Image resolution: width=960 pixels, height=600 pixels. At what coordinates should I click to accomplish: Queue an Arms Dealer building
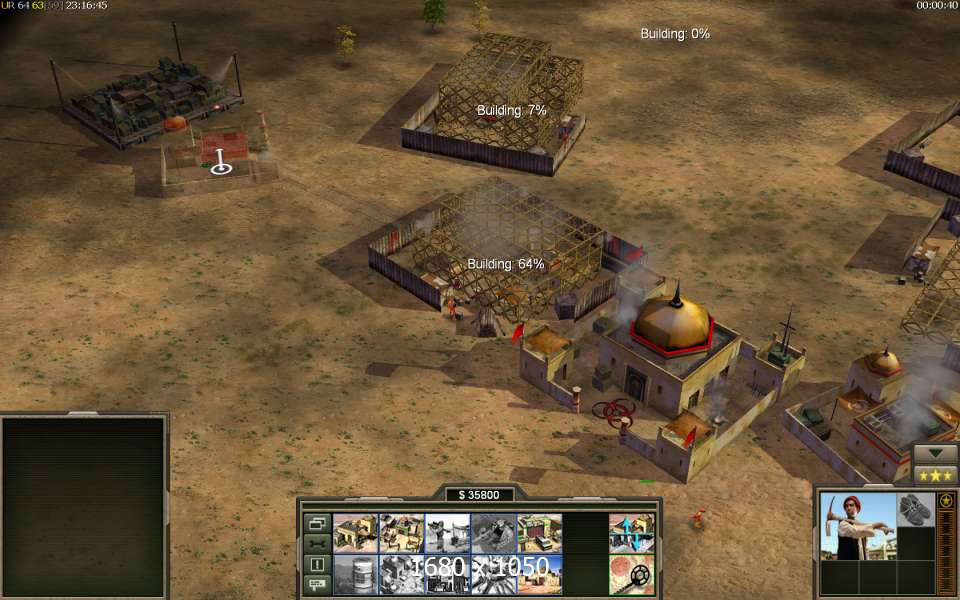click(x=539, y=533)
